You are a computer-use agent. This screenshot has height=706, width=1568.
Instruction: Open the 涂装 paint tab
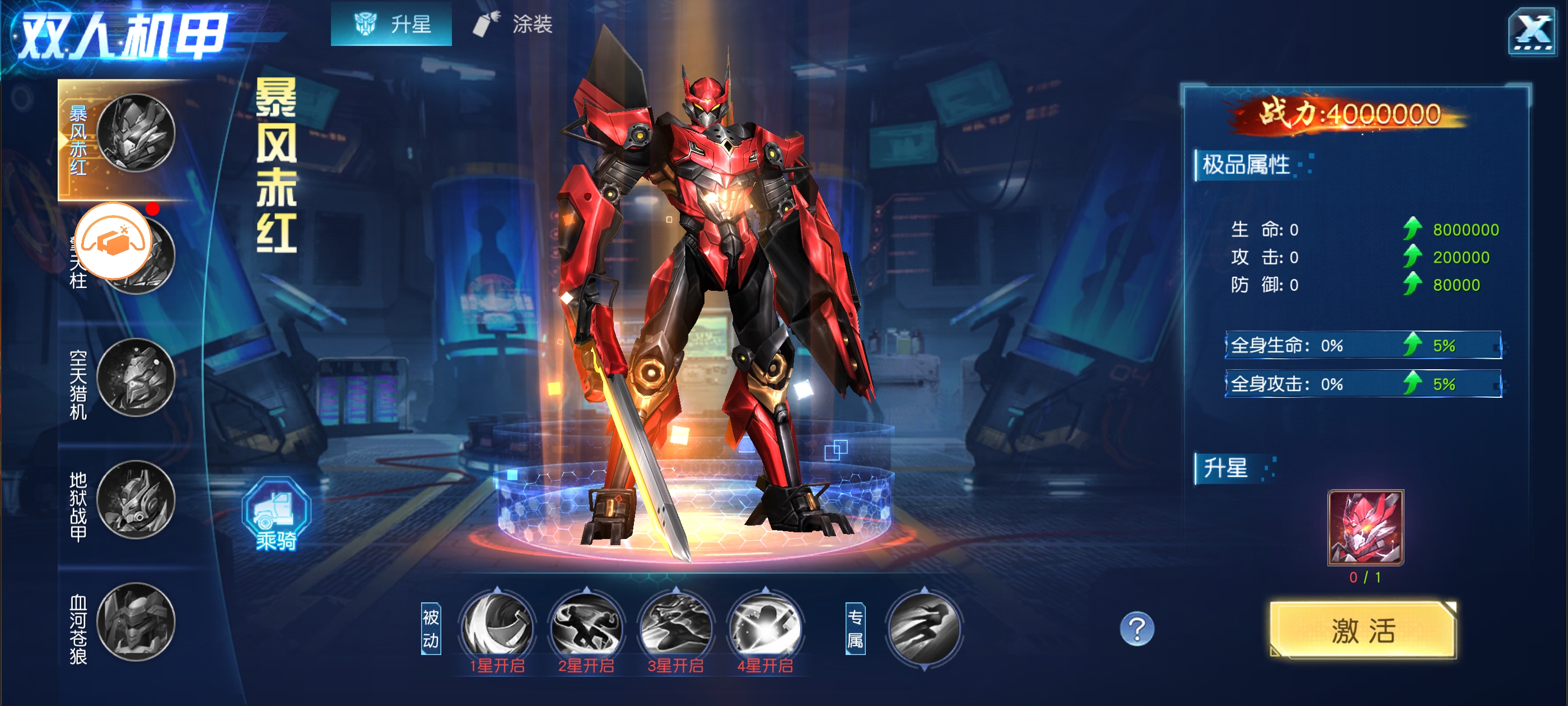513,24
